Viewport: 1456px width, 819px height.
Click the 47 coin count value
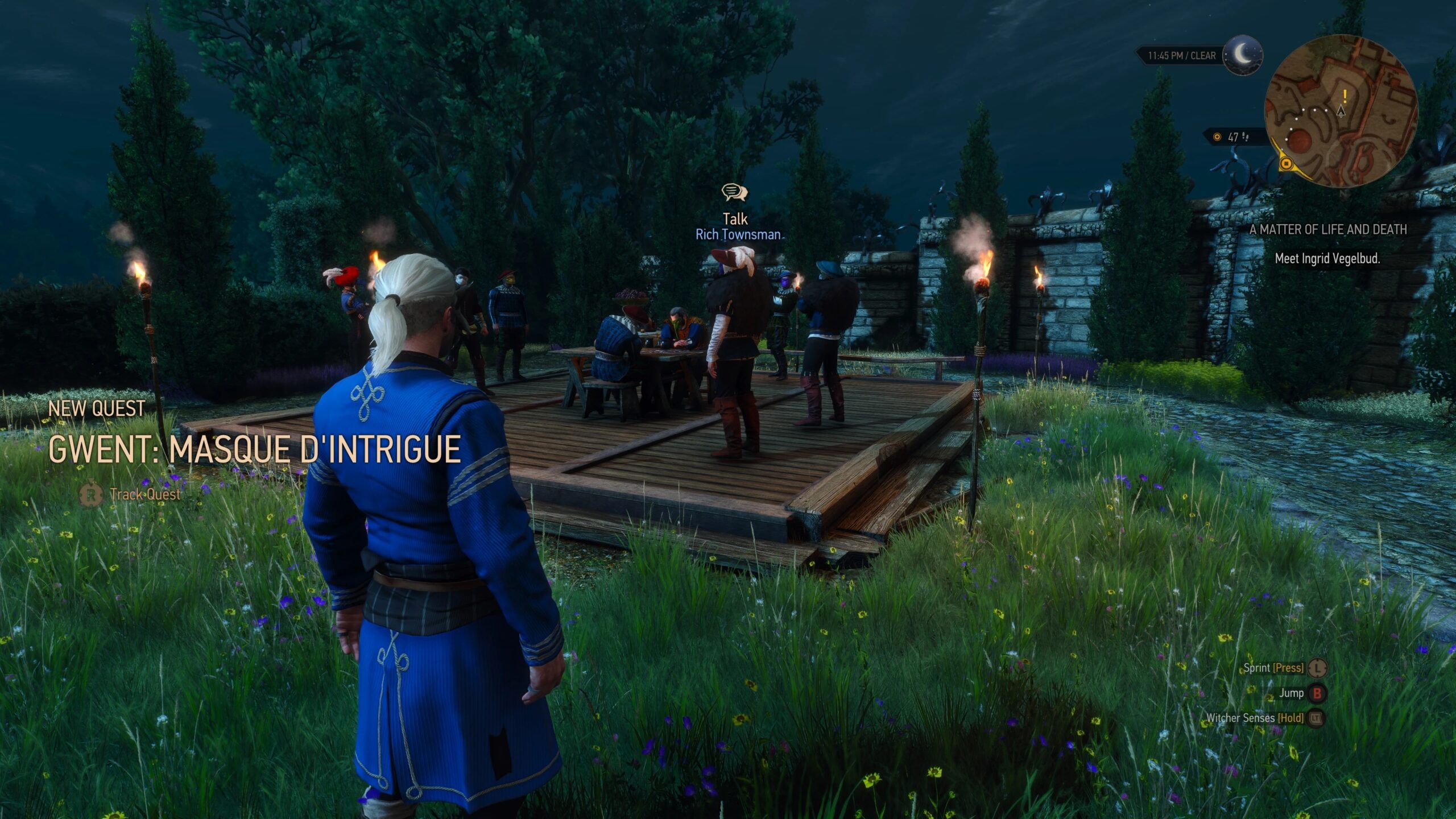pos(1232,138)
